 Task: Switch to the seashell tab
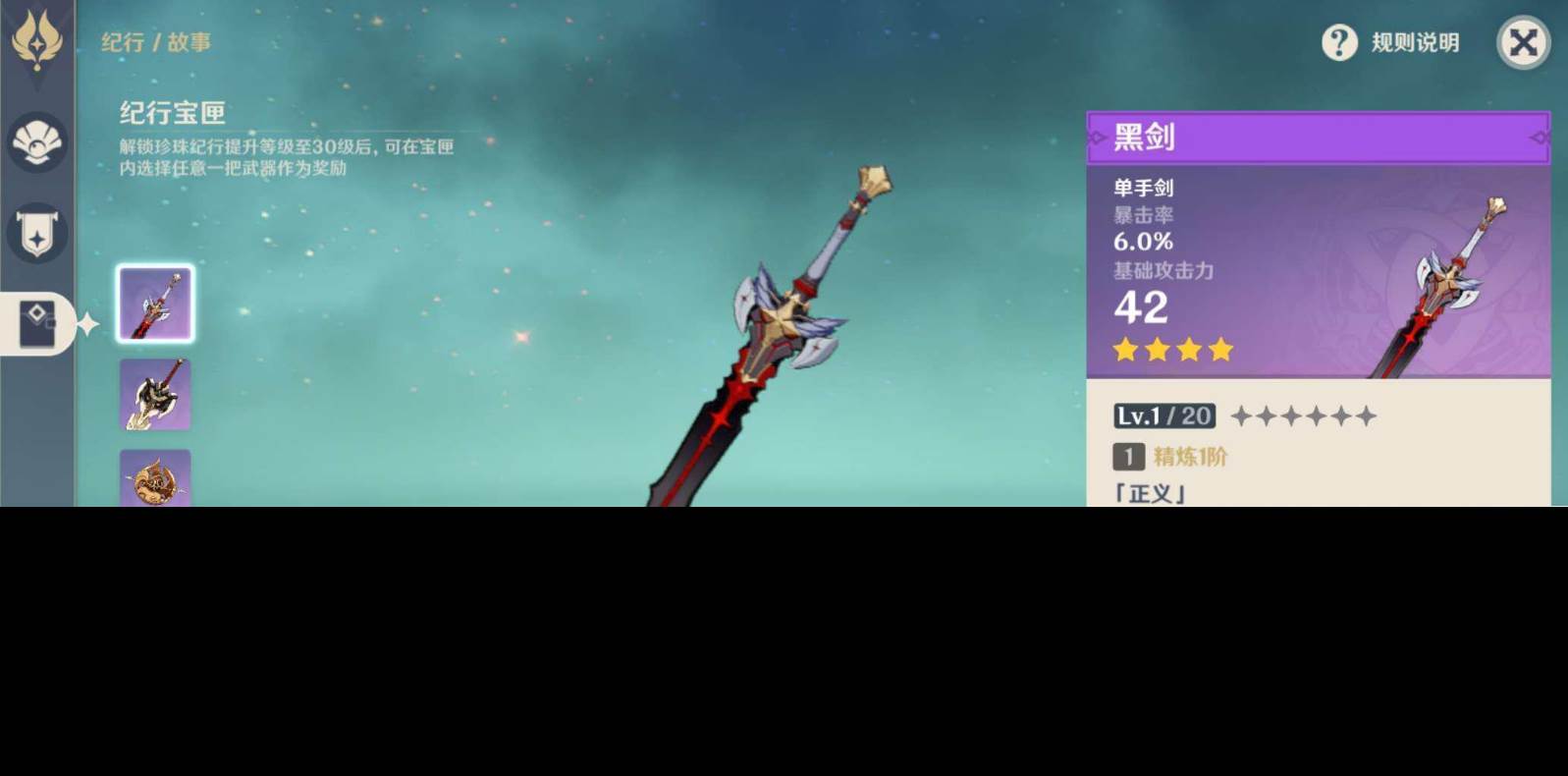pyautogui.click(x=37, y=142)
